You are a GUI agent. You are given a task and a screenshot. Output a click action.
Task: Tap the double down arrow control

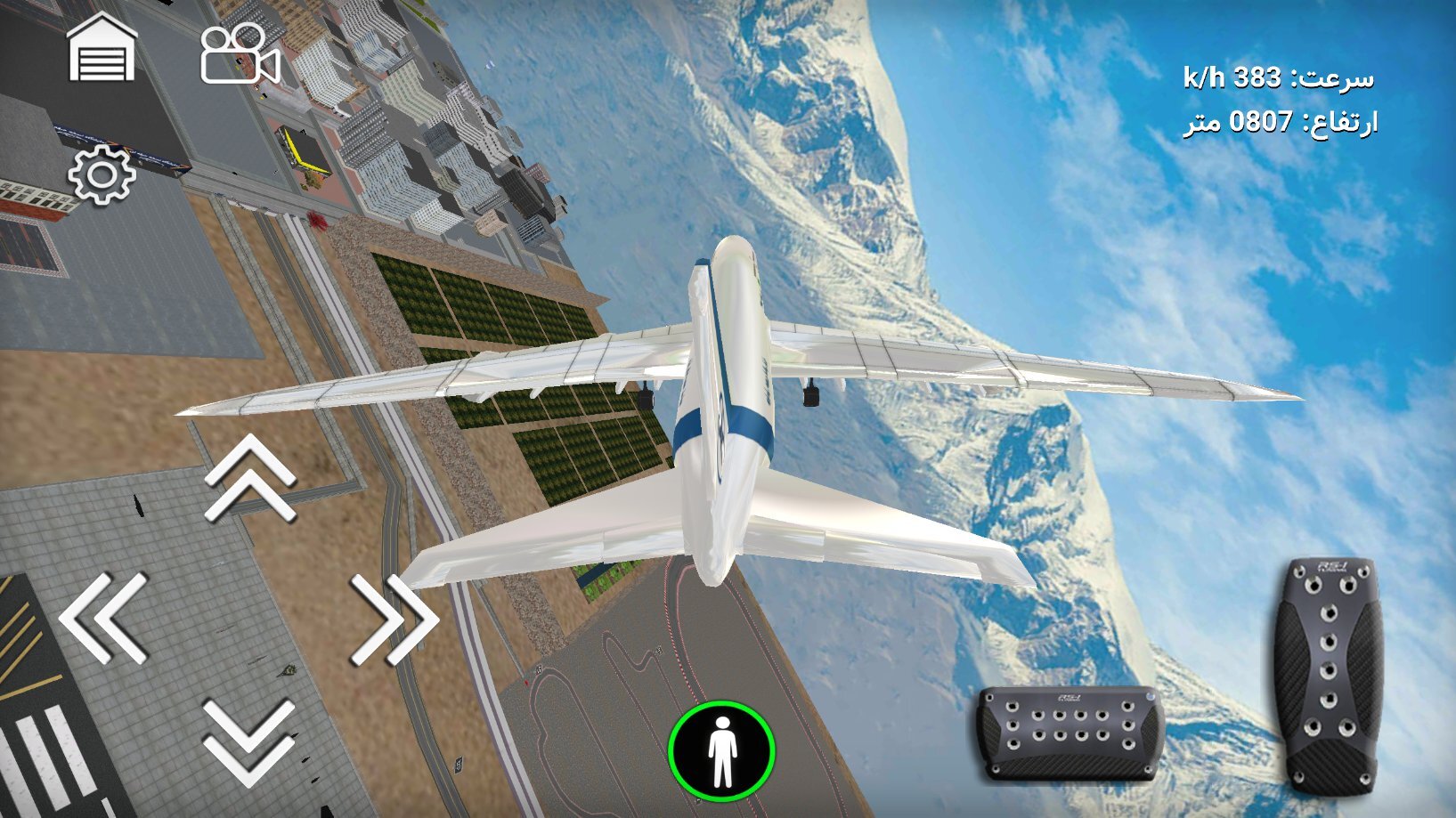(250, 741)
